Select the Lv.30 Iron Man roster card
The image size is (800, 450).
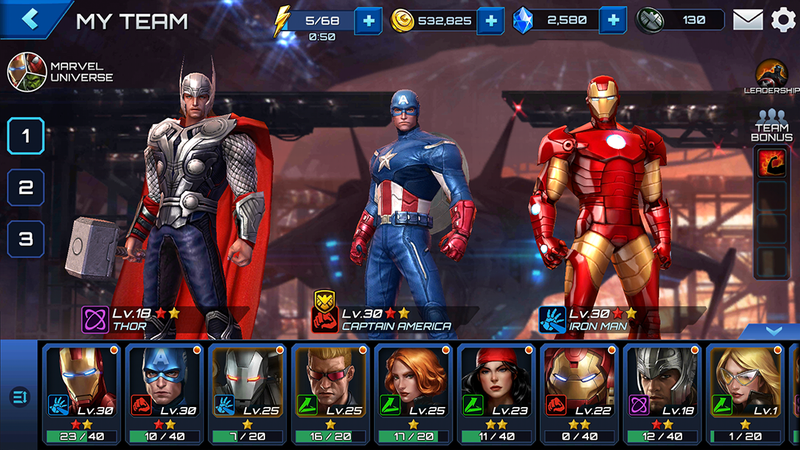coord(79,393)
